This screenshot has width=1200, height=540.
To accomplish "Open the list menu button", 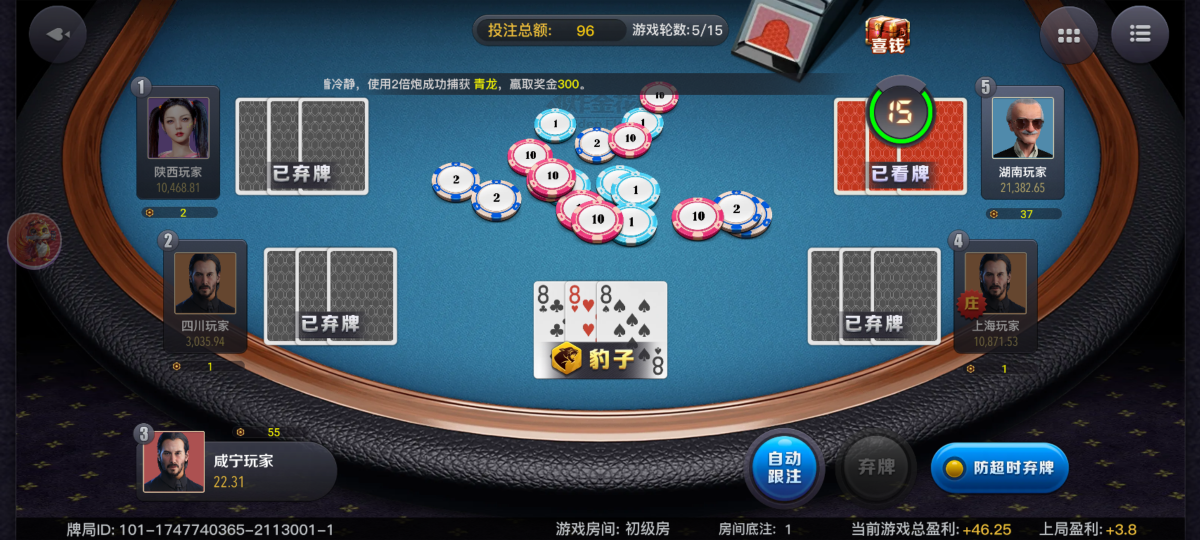I will point(1140,35).
